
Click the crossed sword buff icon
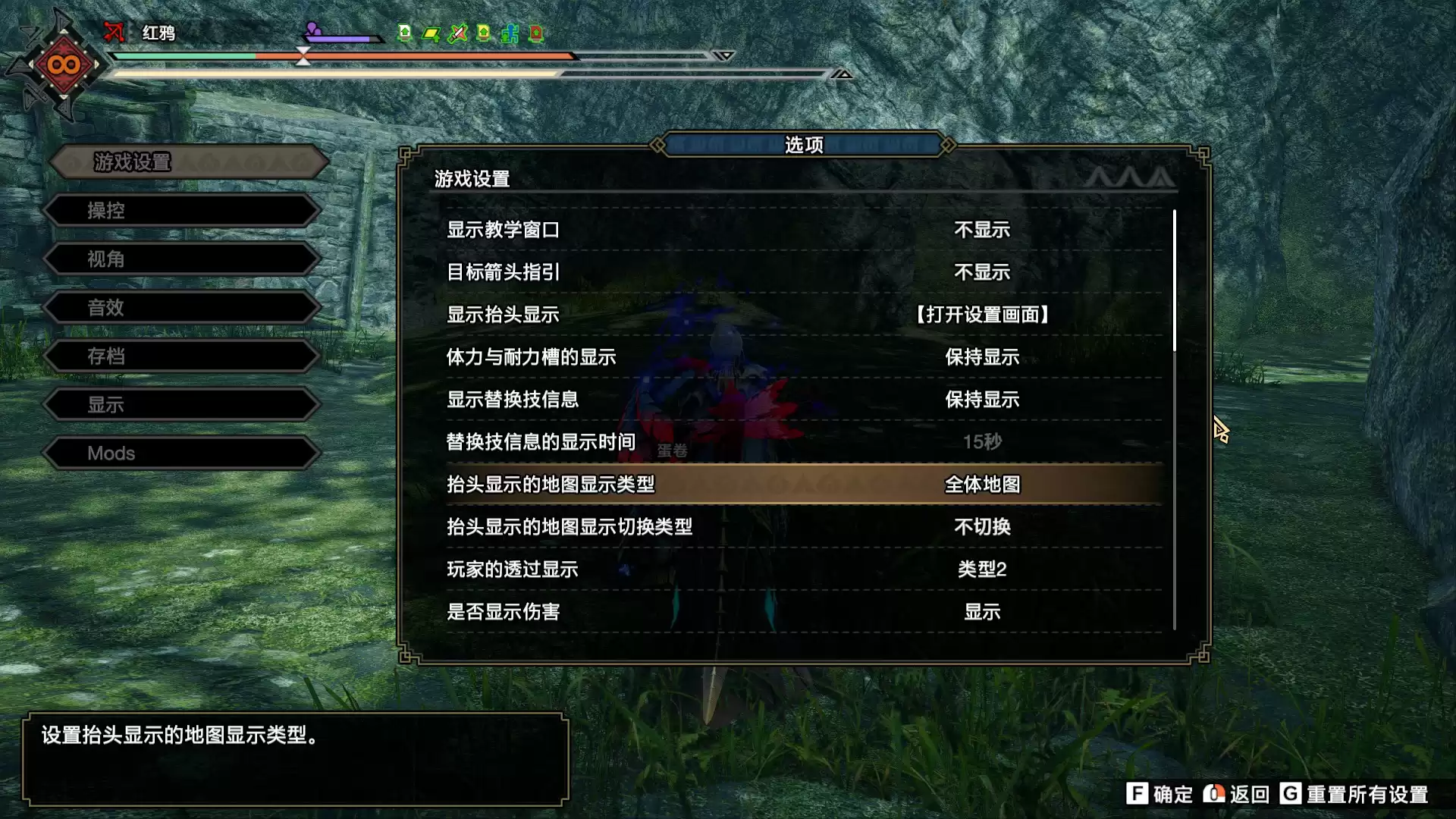pyautogui.click(x=458, y=34)
